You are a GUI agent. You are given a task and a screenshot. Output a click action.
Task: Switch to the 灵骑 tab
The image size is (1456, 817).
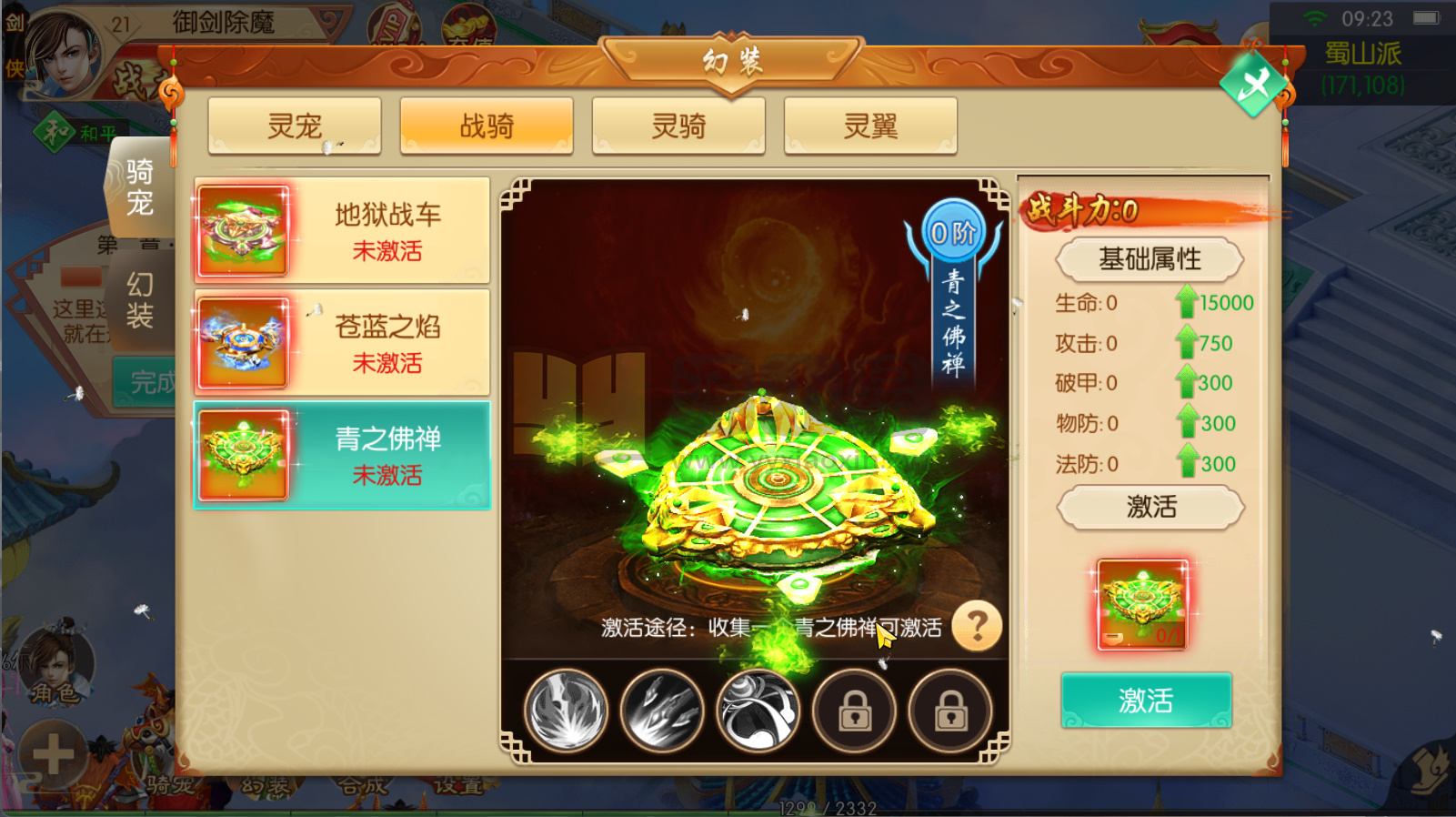click(x=678, y=126)
